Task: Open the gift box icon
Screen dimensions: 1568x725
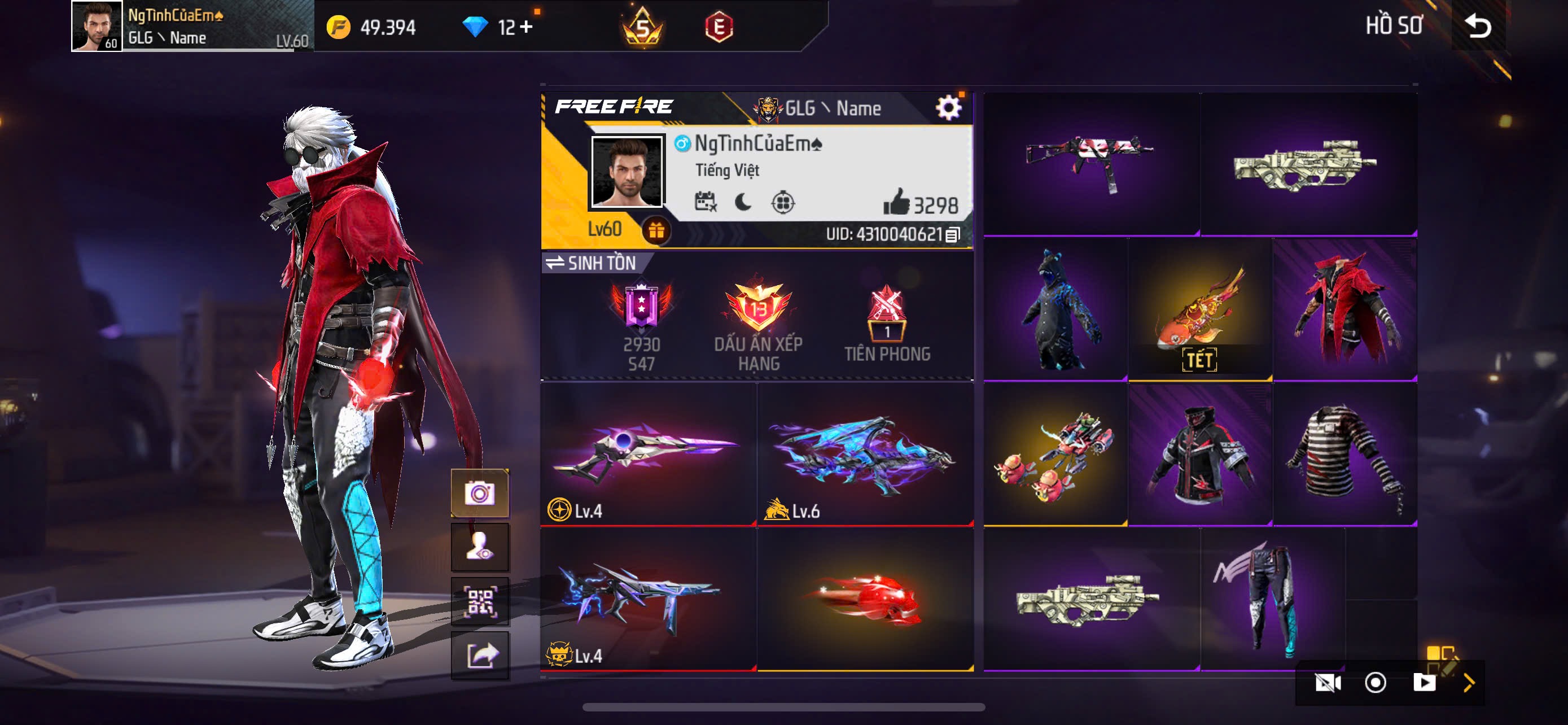Action: 655,231
